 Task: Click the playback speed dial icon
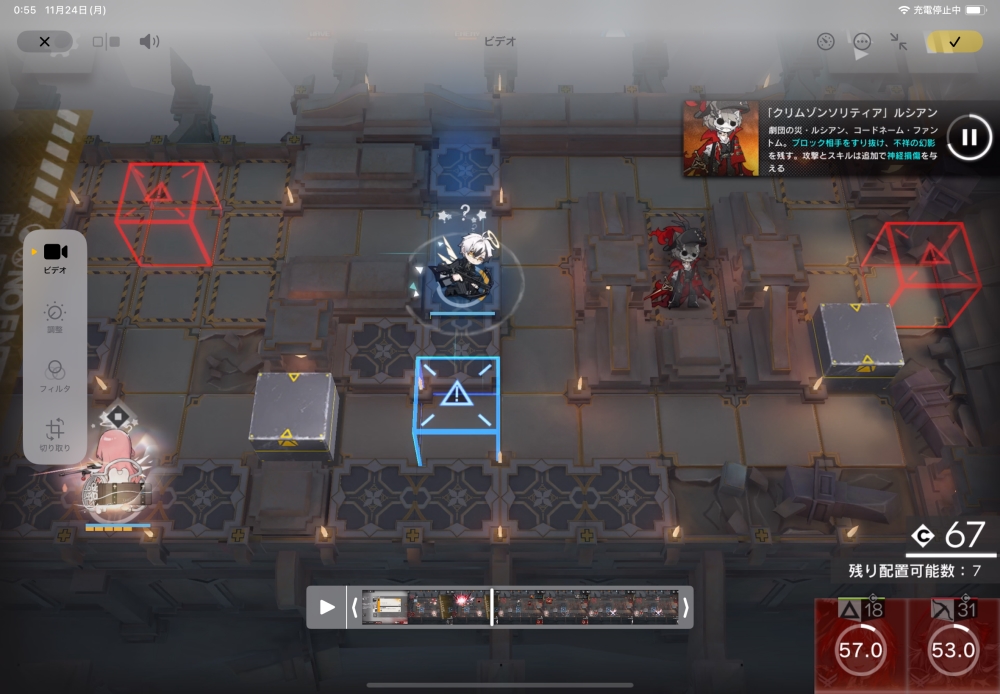[825, 41]
